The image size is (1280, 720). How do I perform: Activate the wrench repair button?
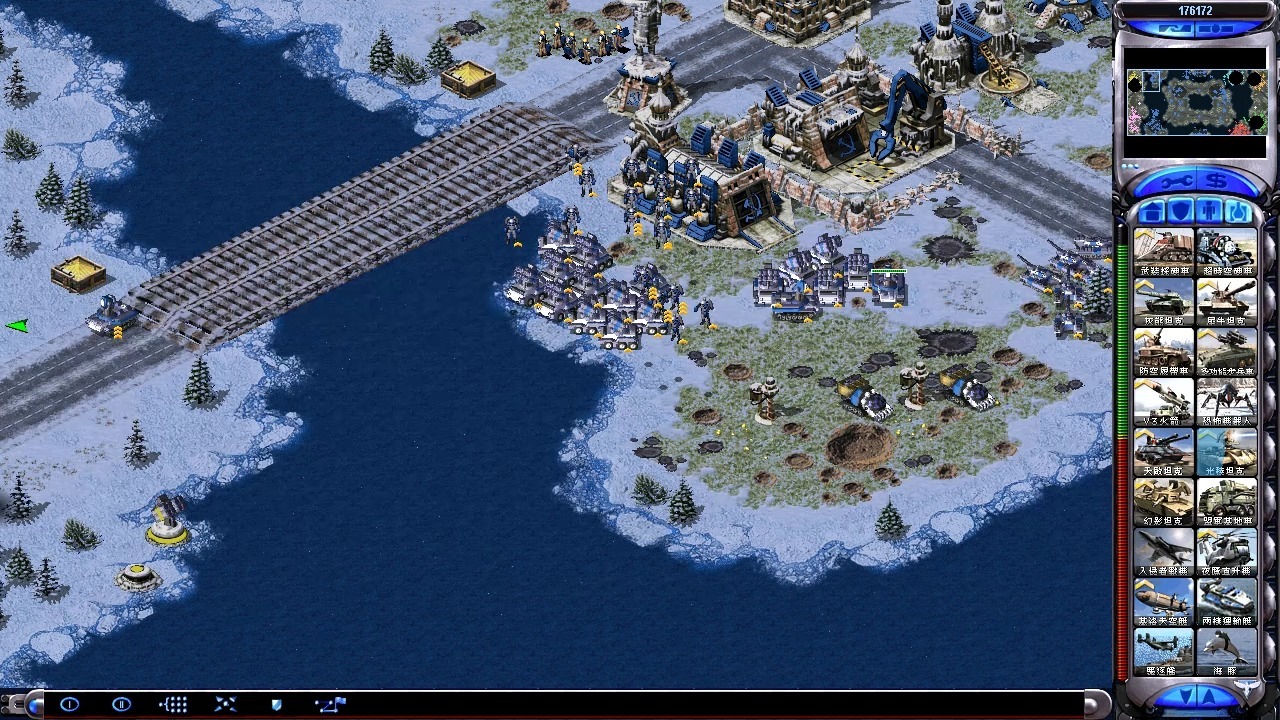click(1178, 181)
